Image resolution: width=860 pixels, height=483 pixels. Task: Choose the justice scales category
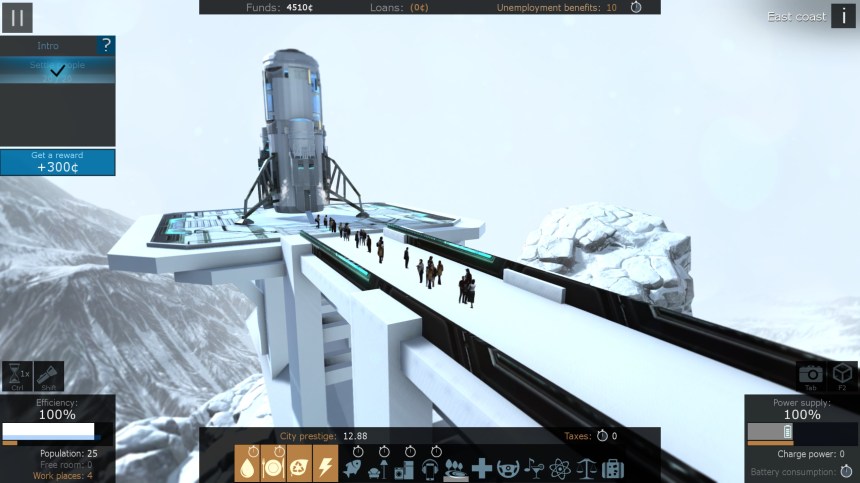pos(586,468)
